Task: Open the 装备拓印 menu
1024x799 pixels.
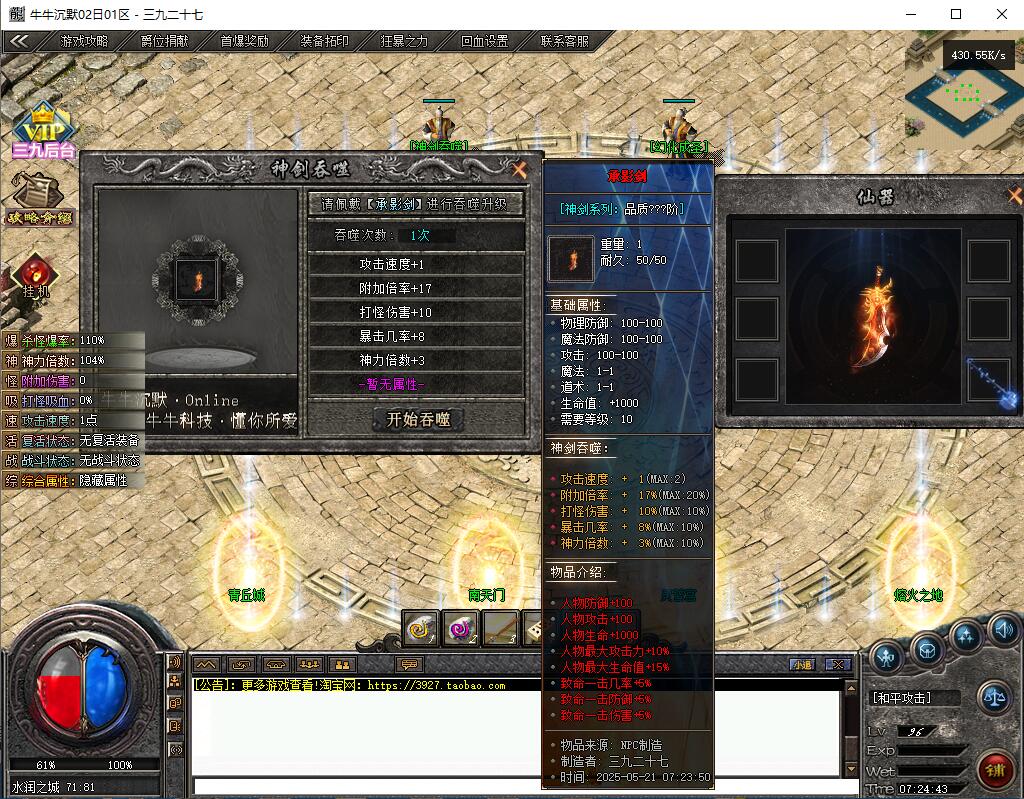Action: (325, 41)
